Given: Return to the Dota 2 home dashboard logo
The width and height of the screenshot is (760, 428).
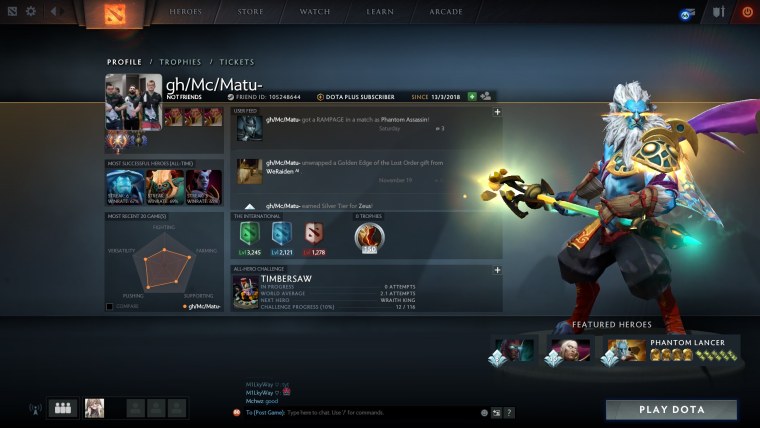Looking at the screenshot, I should tap(110, 13).
